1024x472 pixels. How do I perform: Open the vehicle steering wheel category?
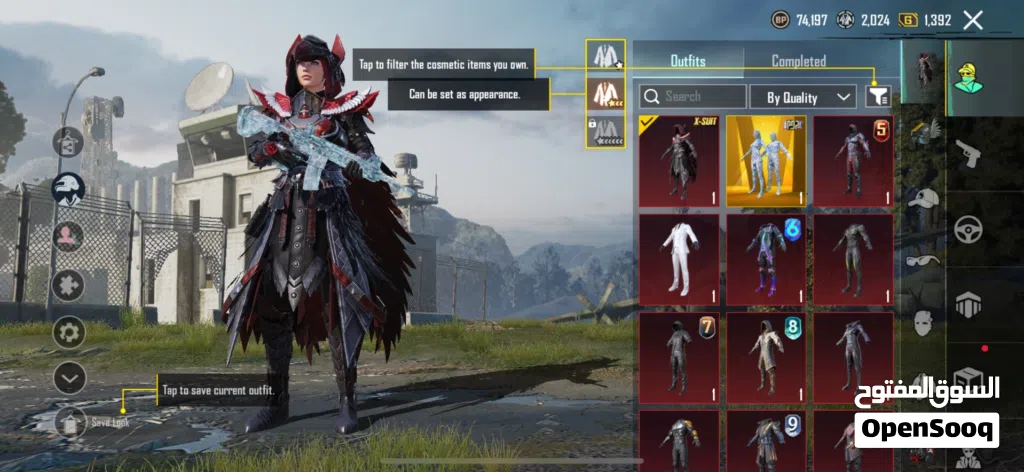tap(967, 229)
